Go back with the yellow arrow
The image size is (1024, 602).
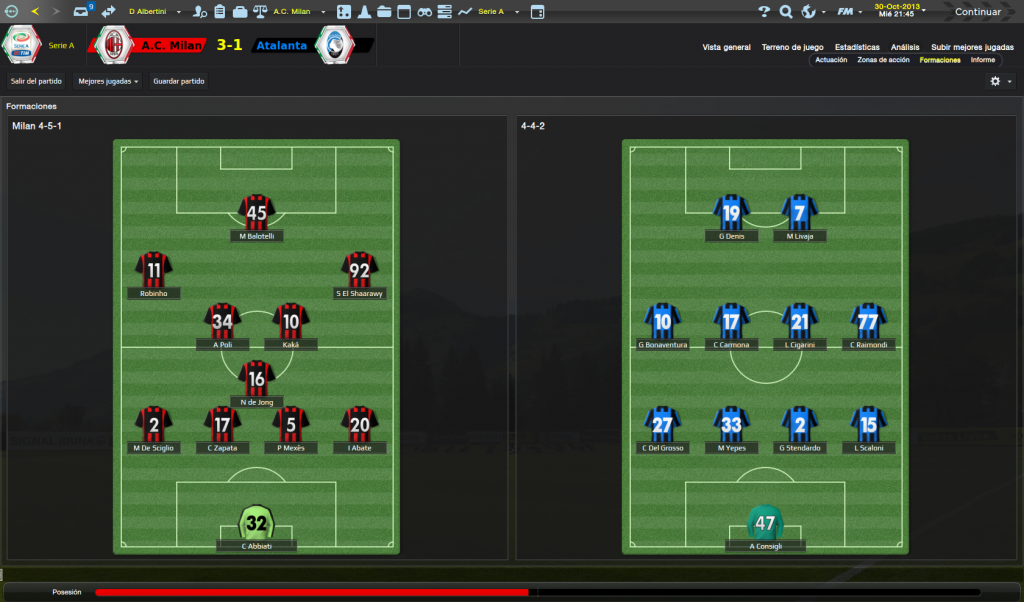pos(36,12)
